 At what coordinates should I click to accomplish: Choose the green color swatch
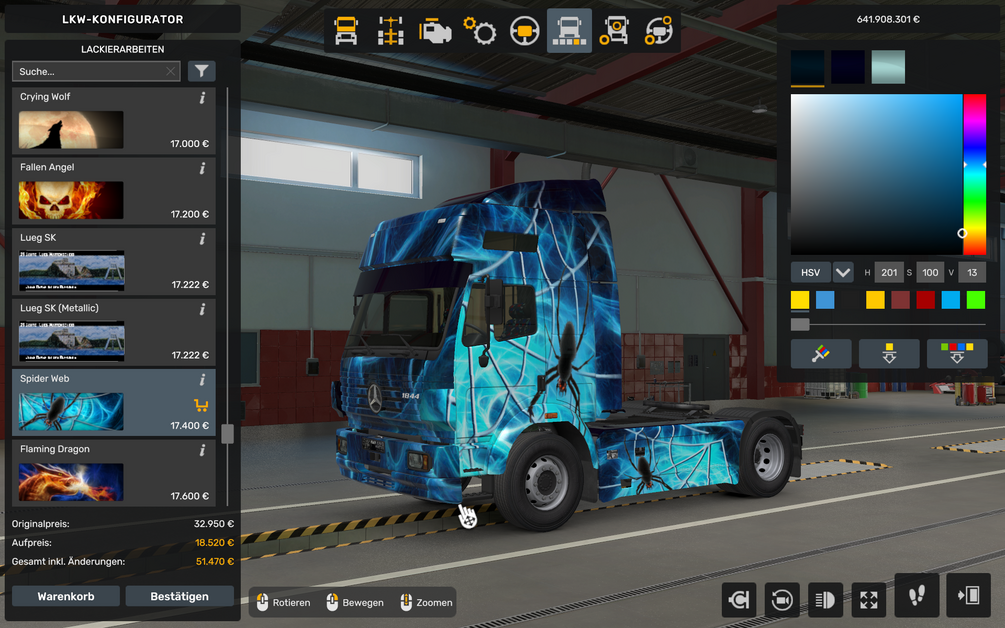coord(976,300)
